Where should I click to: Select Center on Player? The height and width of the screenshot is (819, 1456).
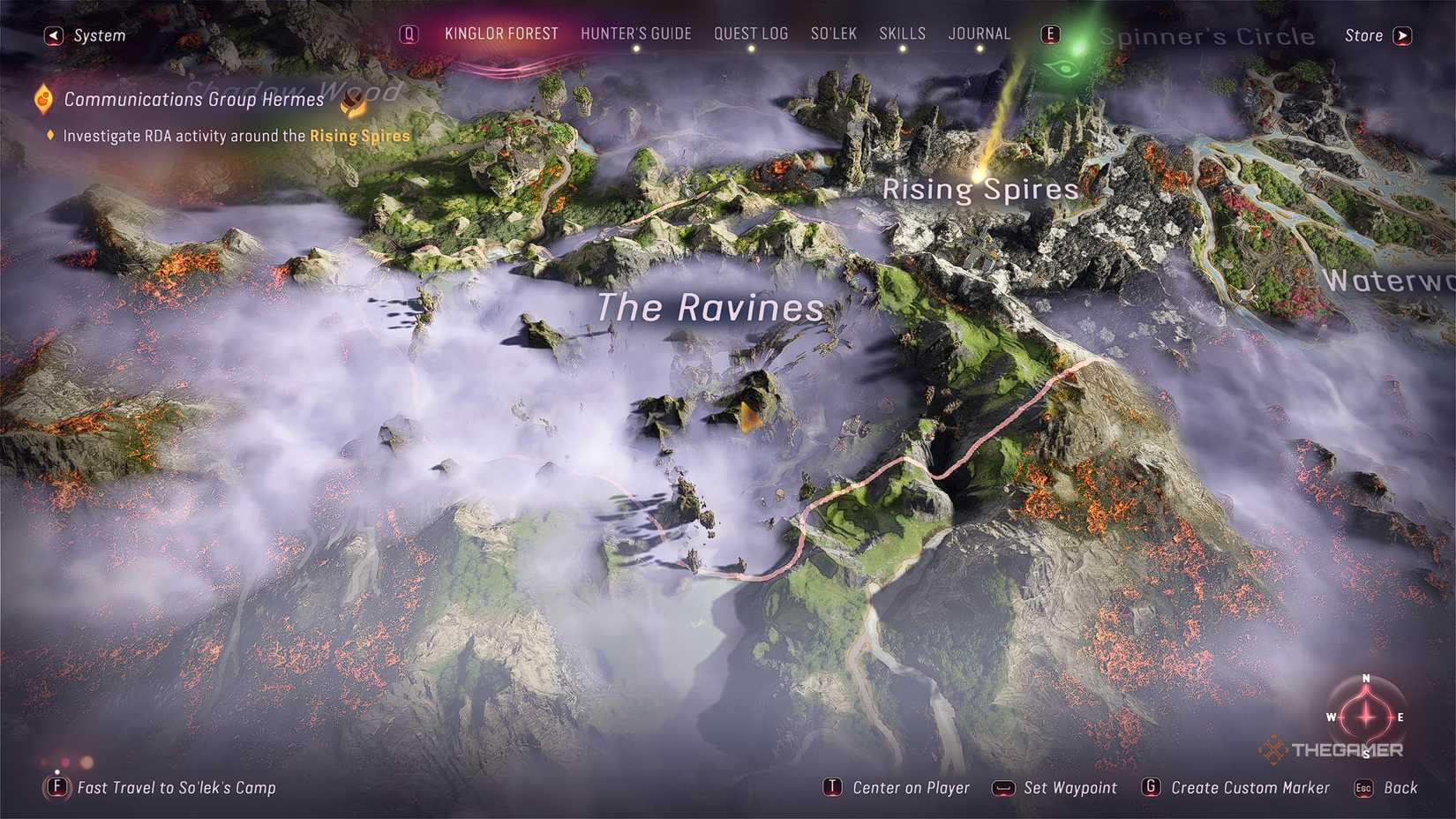[x=910, y=787]
